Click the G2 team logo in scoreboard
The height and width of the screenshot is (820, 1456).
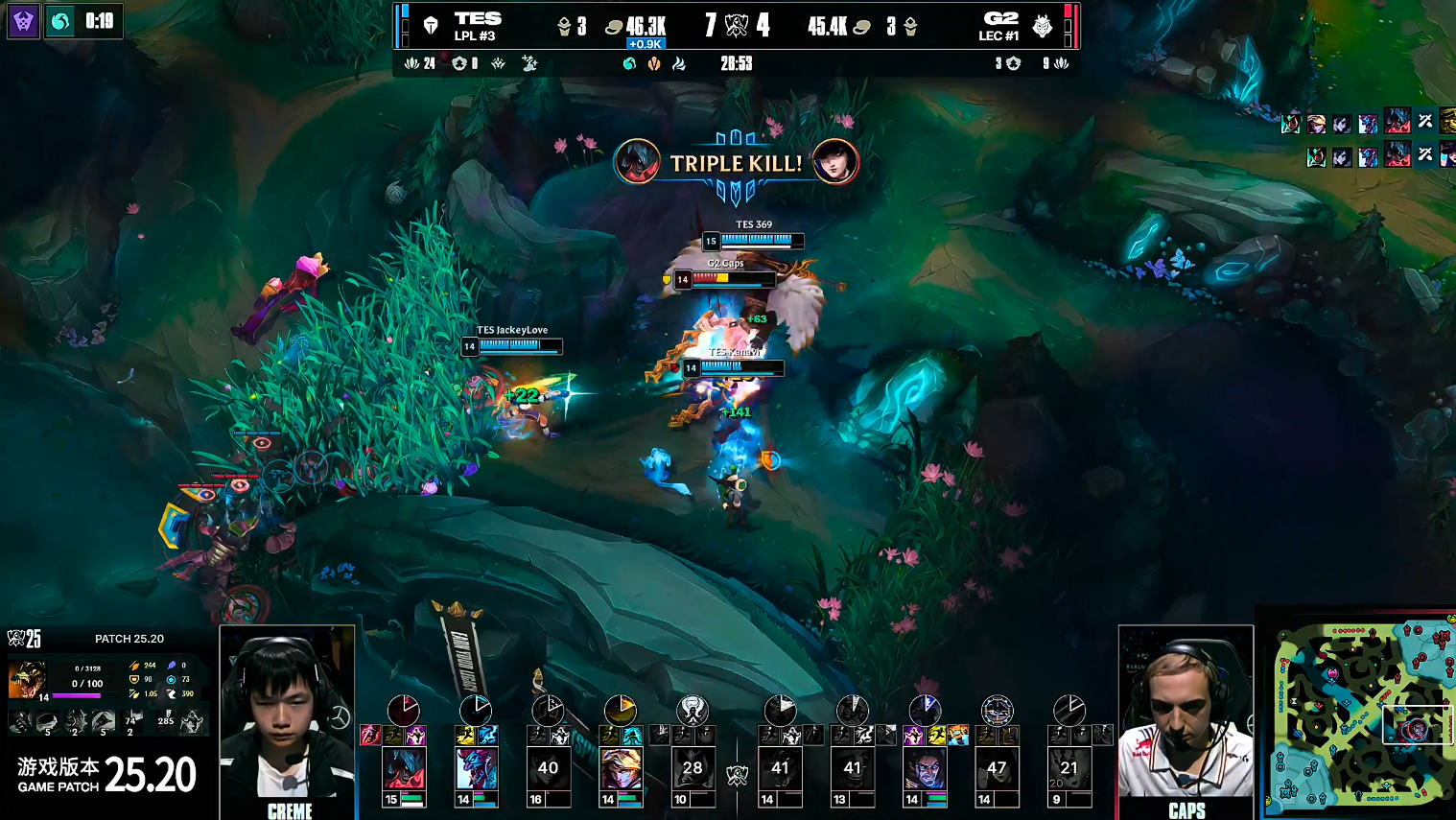1043,26
